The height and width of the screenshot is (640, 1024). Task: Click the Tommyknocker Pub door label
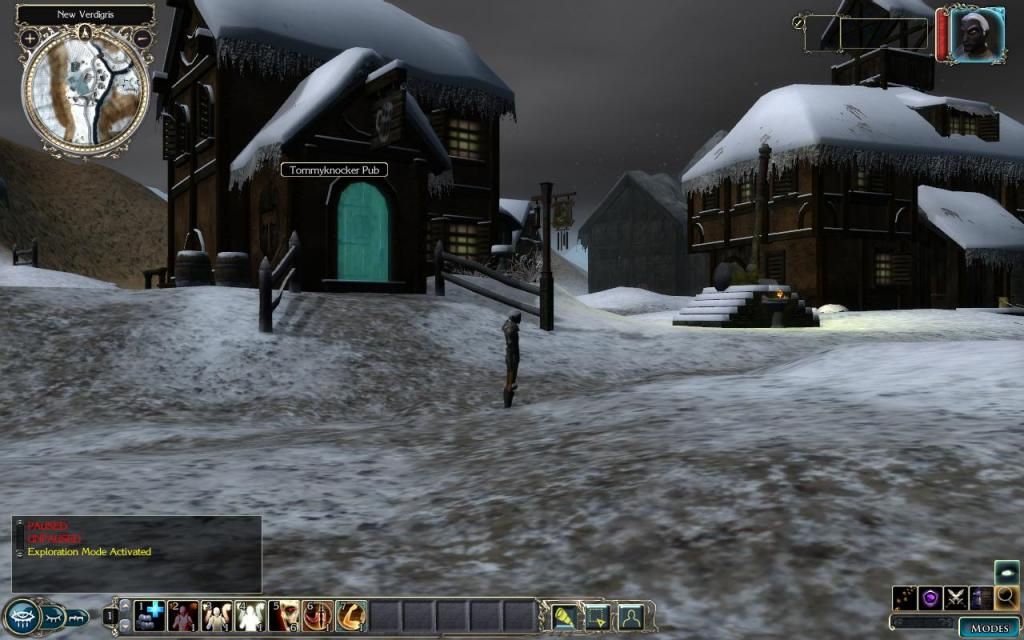pyautogui.click(x=334, y=170)
